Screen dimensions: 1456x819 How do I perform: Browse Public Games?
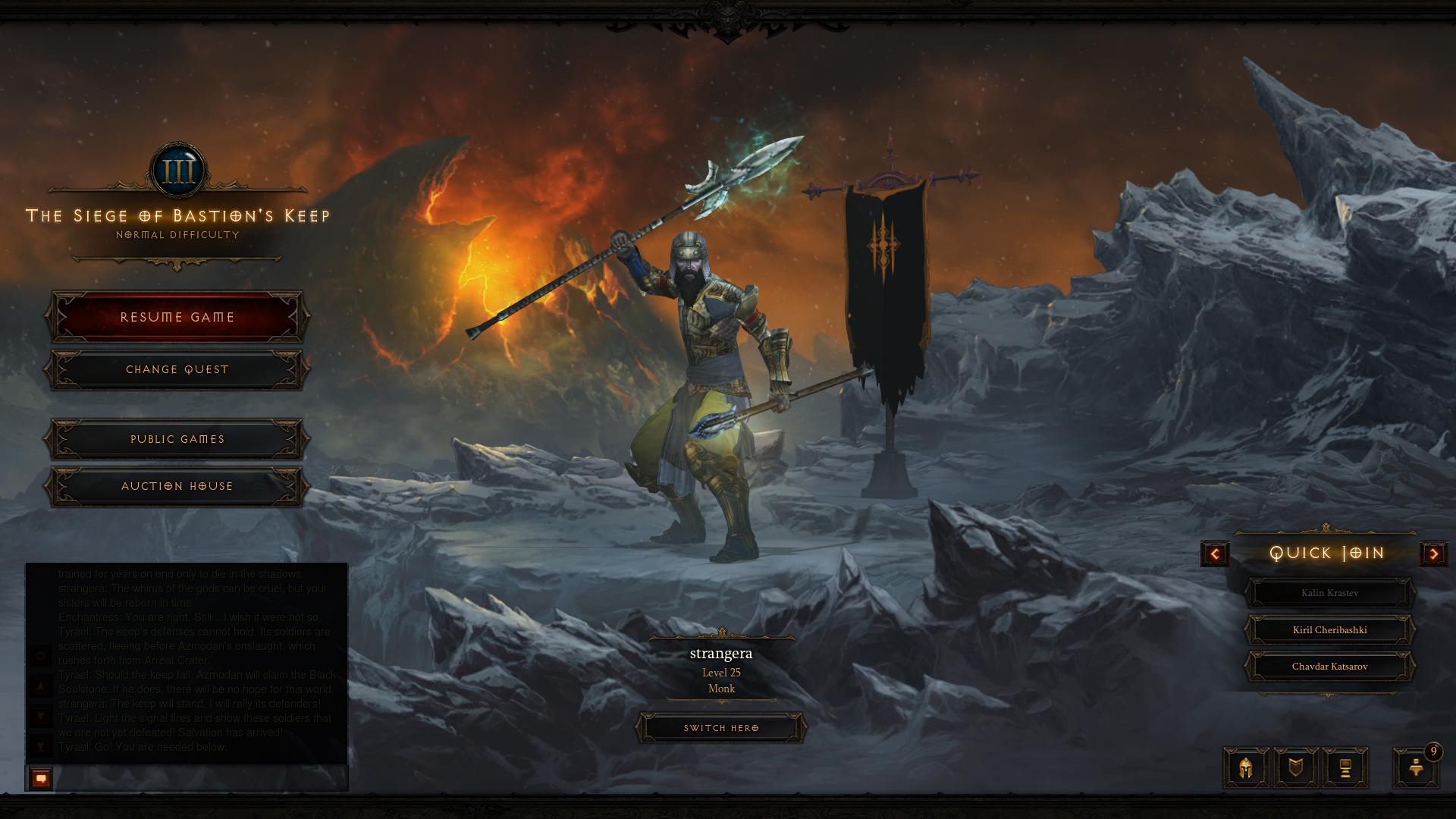coord(177,439)
